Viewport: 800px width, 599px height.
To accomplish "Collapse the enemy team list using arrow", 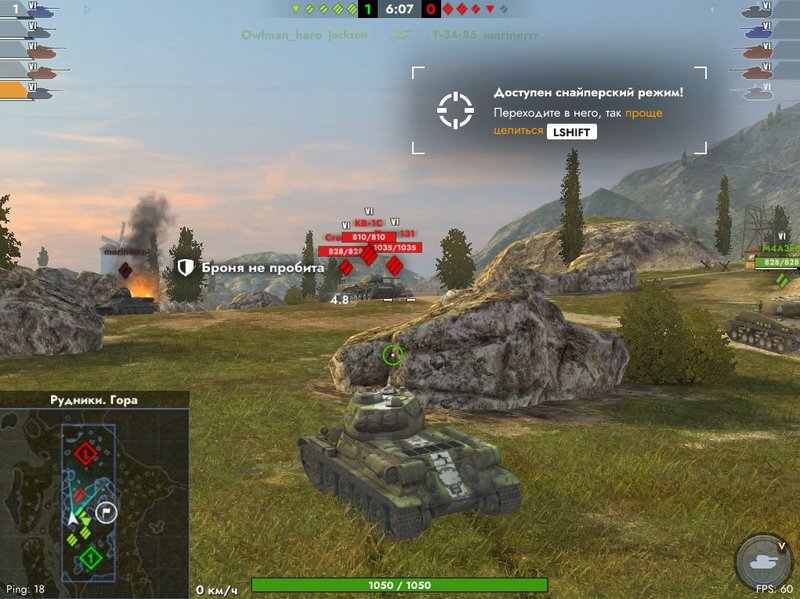I will 714,11.
